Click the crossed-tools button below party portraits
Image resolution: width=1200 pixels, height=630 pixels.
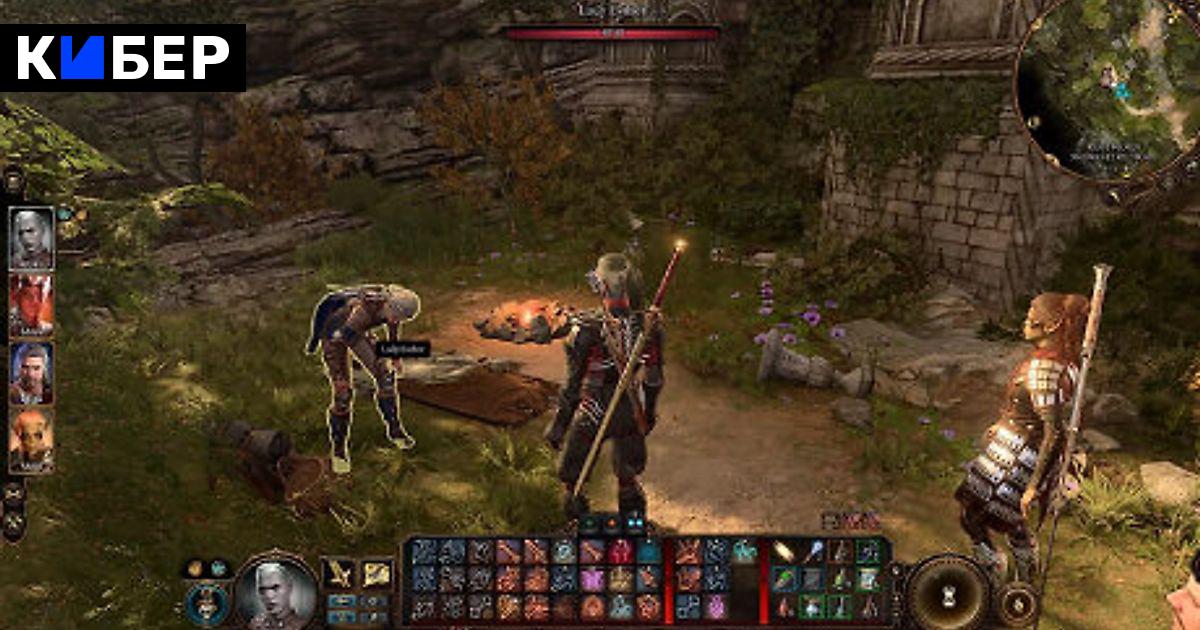point(14,521)
